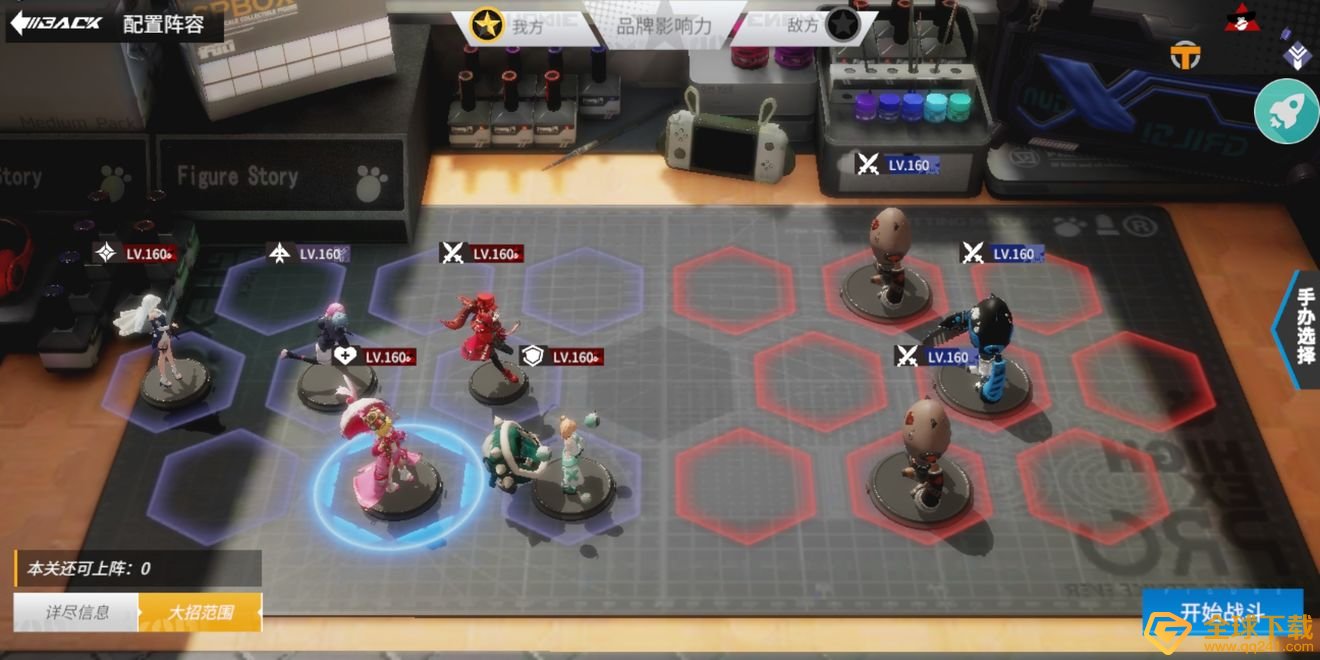Click the red triangle mascot icon
The width and height of the screenshot is (1320, 660).
[1241, 17]
